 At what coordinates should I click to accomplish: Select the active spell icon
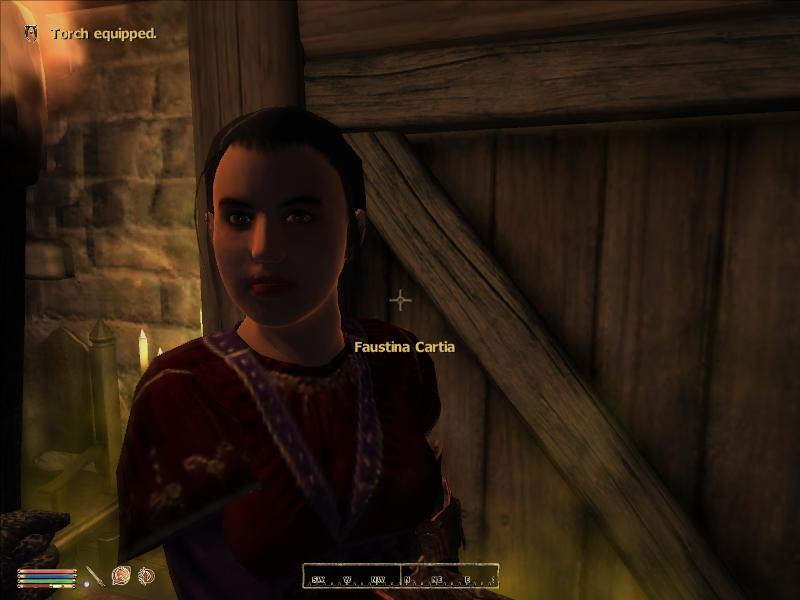[x=122, y=576]
